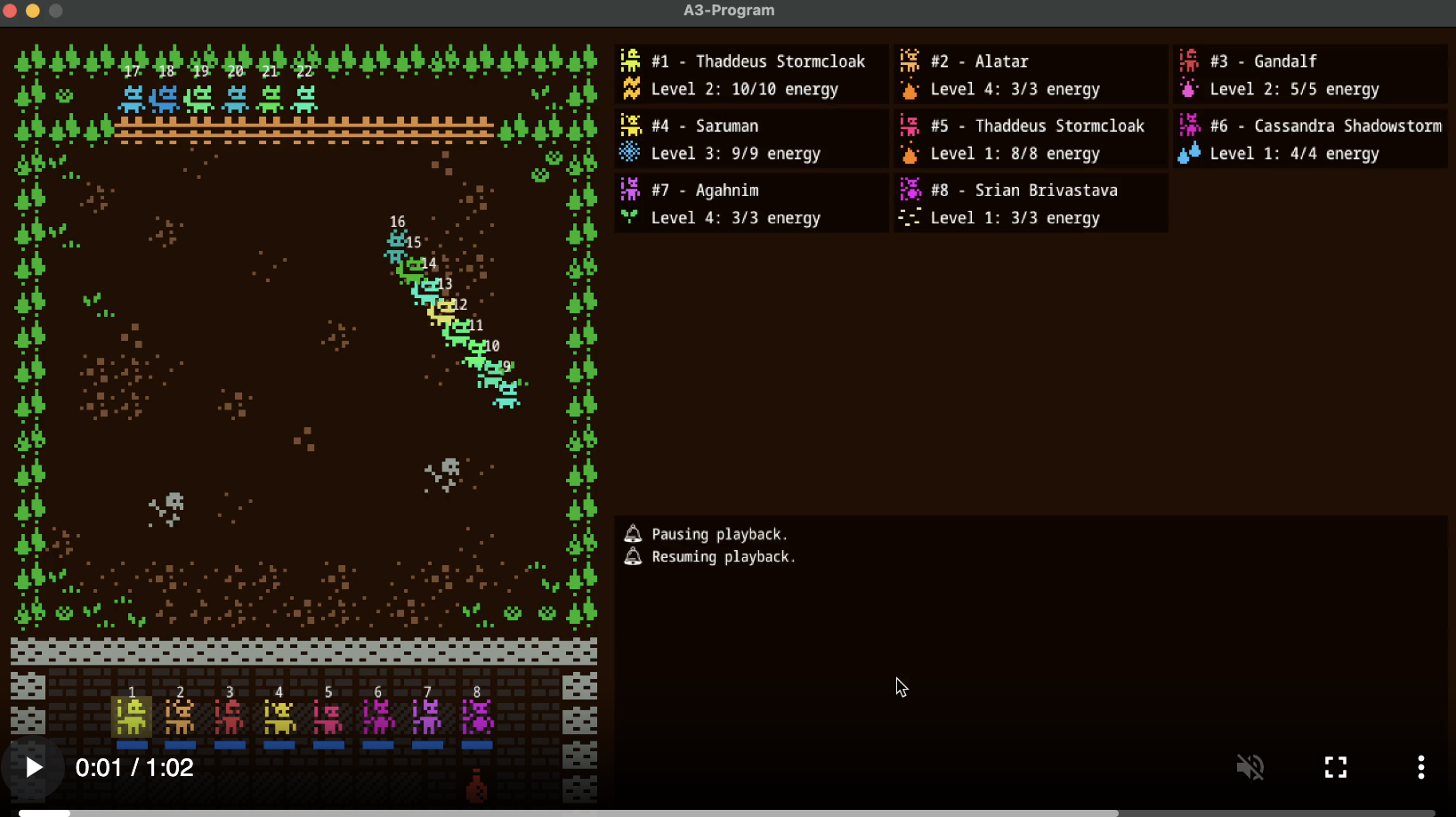The width and height of the screenshot is (1456, 817).
Task: Select wizard unit 5 in the castle
Action: pos(328,717)
